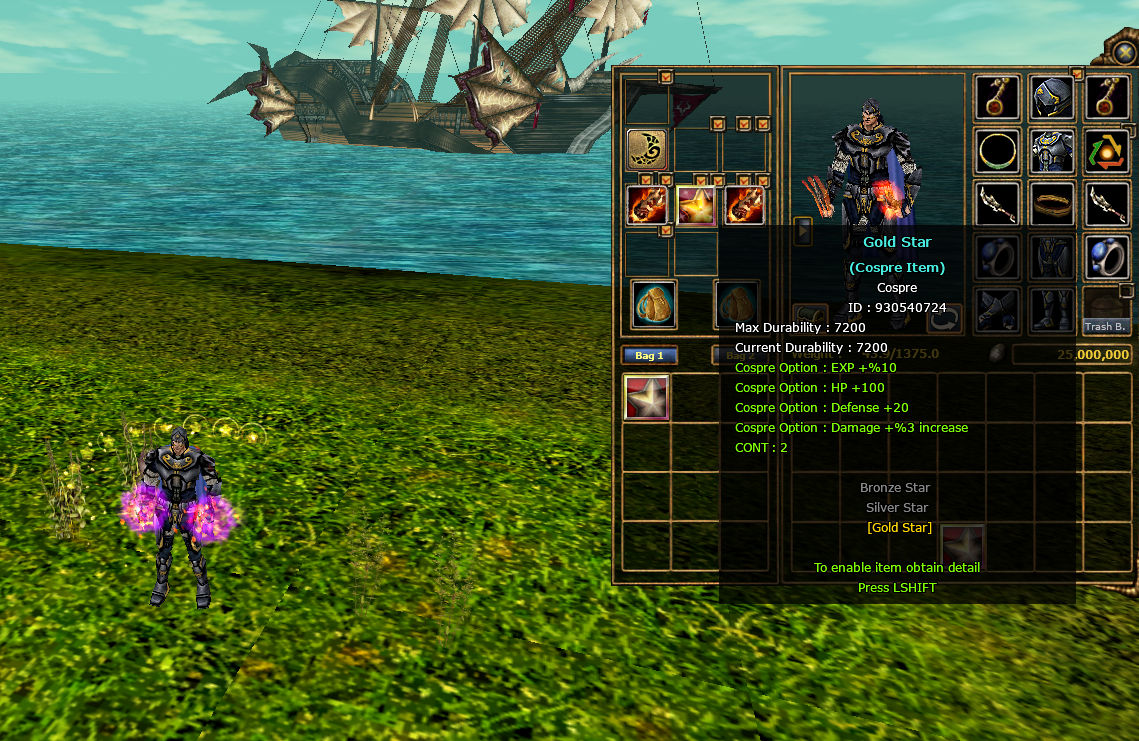Select the golden belt slot
The width and height of the screenshot is (1139, 741).
pyautogui.click(x=1052, y=203)
